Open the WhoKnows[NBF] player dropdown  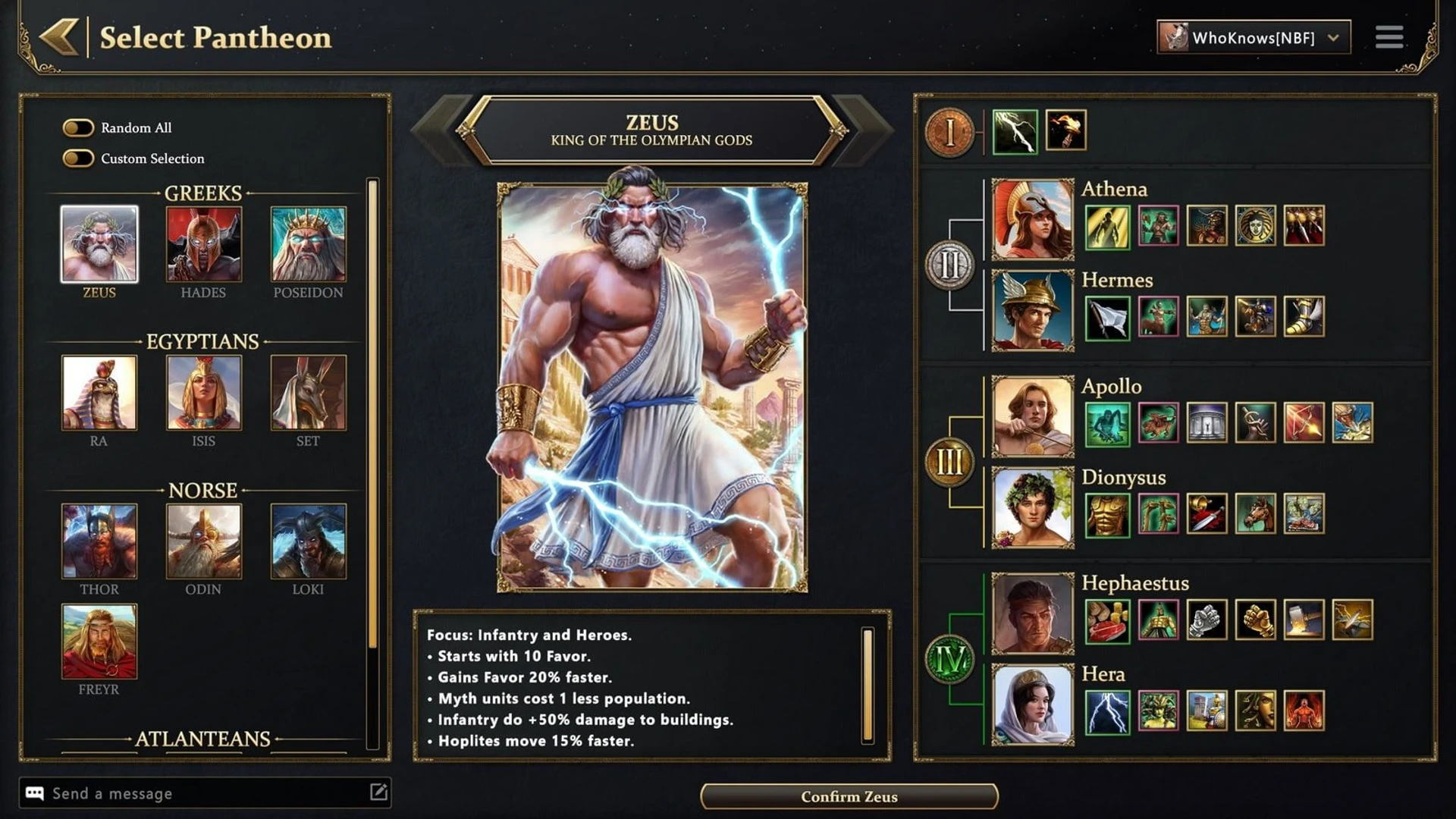1252,36
